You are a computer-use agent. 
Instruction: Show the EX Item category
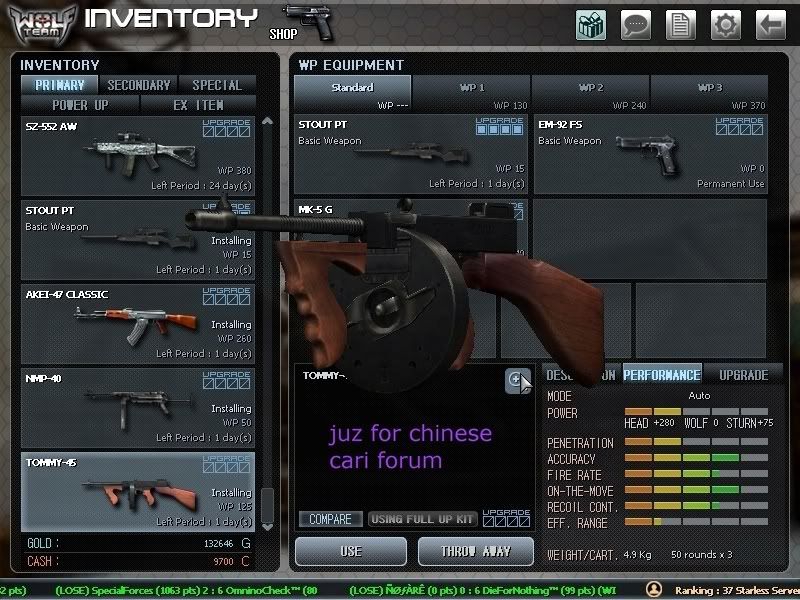[198, 104]
